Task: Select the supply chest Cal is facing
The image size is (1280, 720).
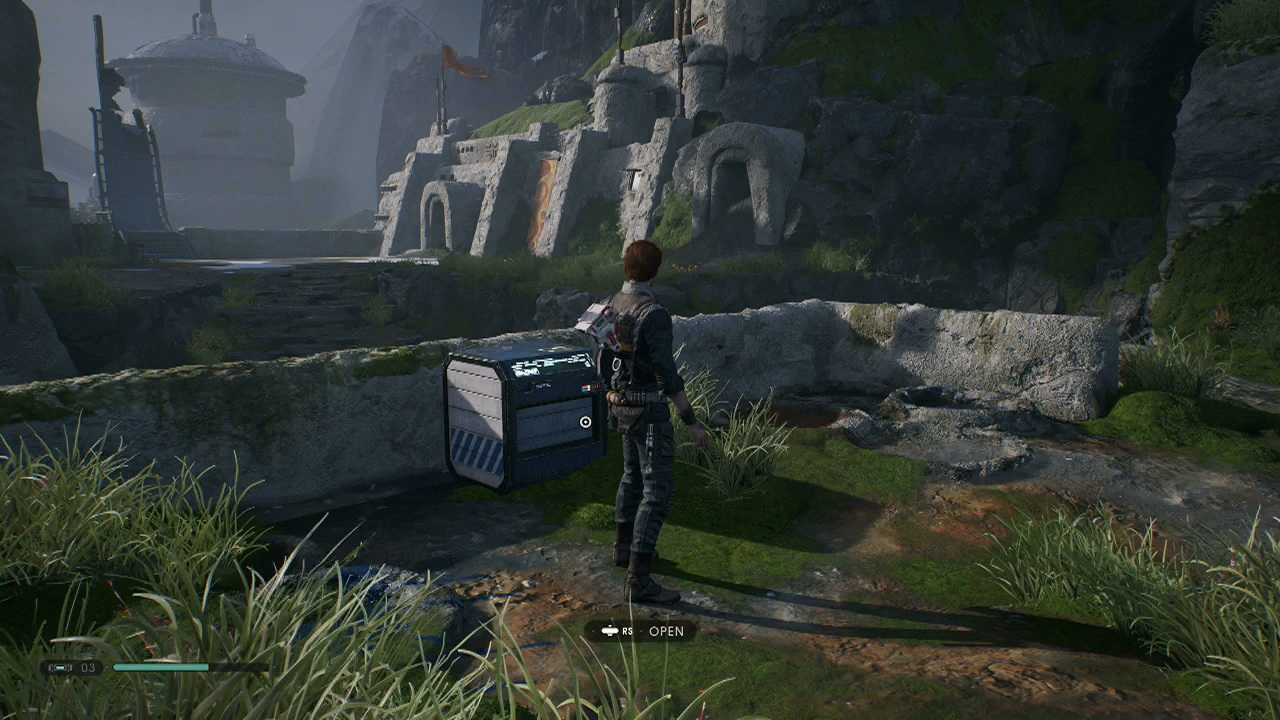Action: click(520, 420)
